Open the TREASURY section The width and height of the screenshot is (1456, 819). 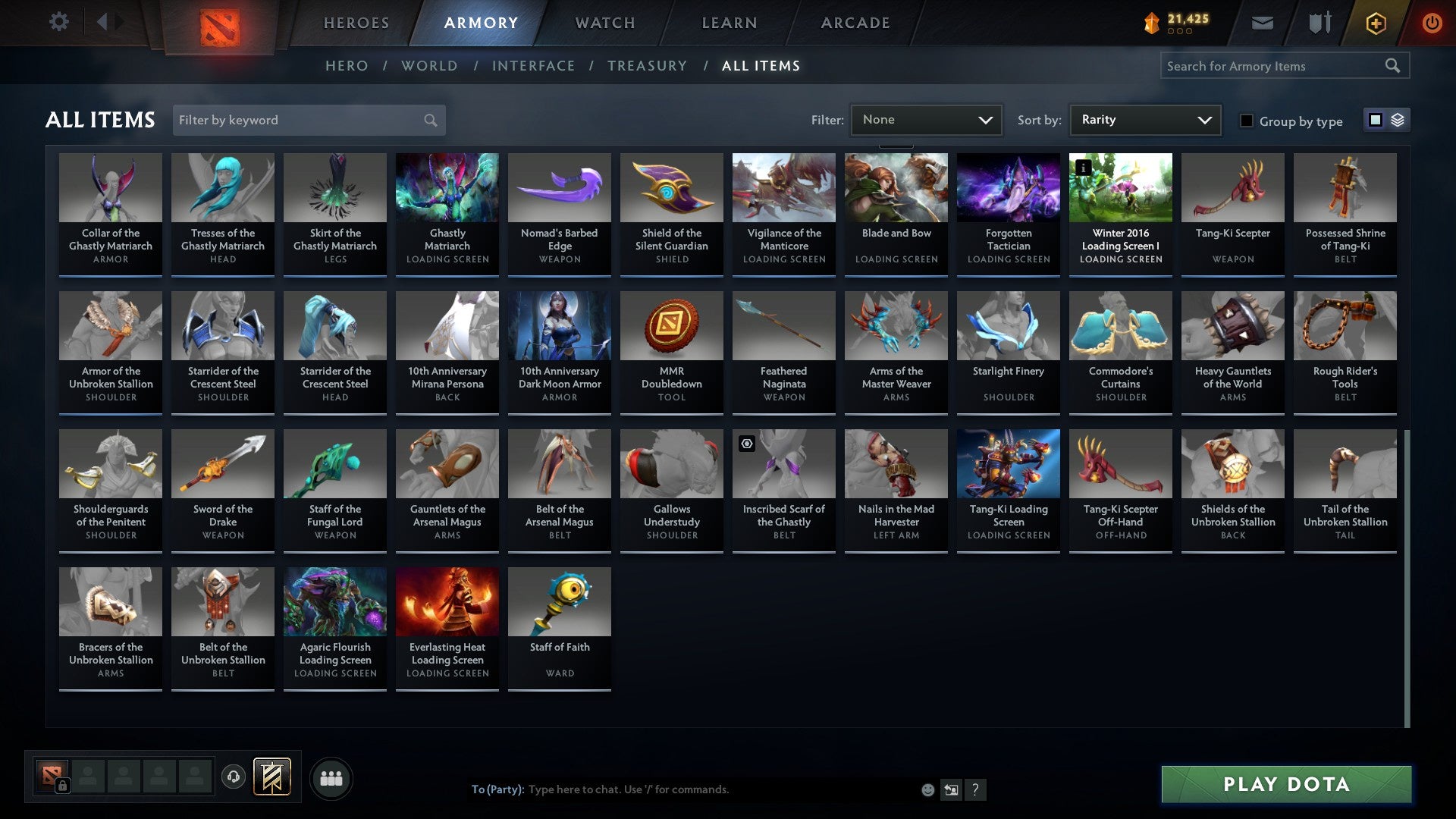point(647,66)
